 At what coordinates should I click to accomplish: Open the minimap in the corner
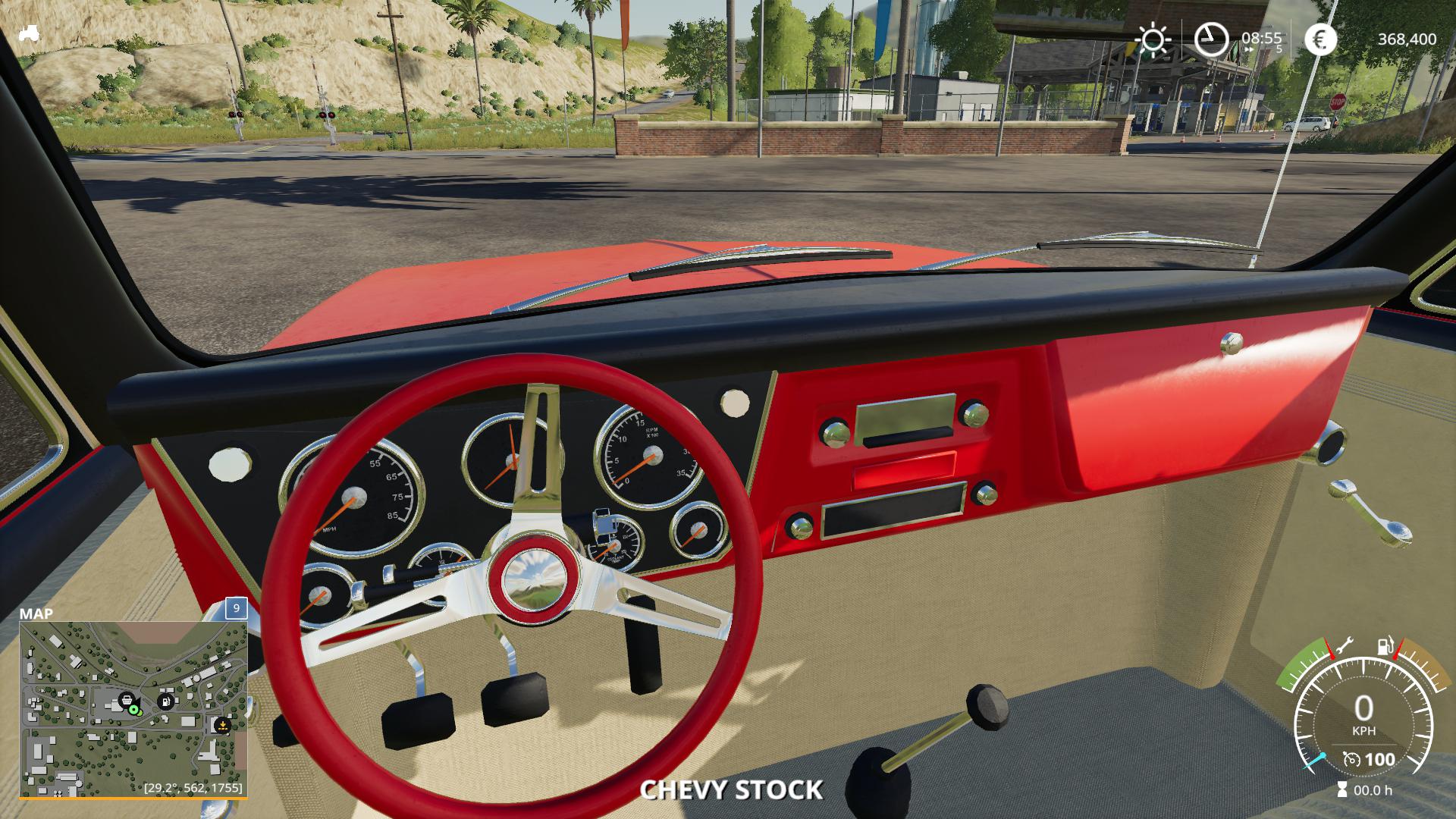tap(133, 709)
